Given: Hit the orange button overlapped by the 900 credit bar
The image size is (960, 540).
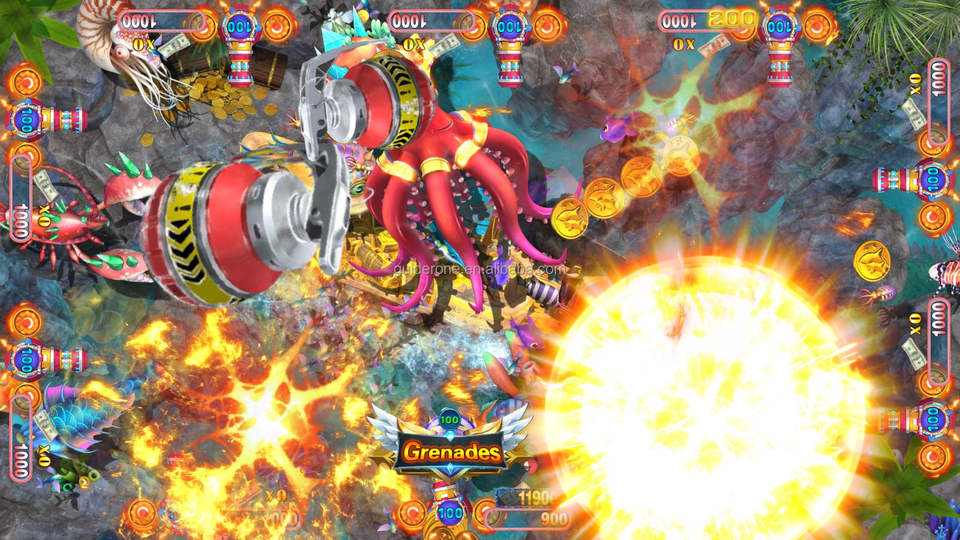Looking at the screenshot, I should click(488, 514).
